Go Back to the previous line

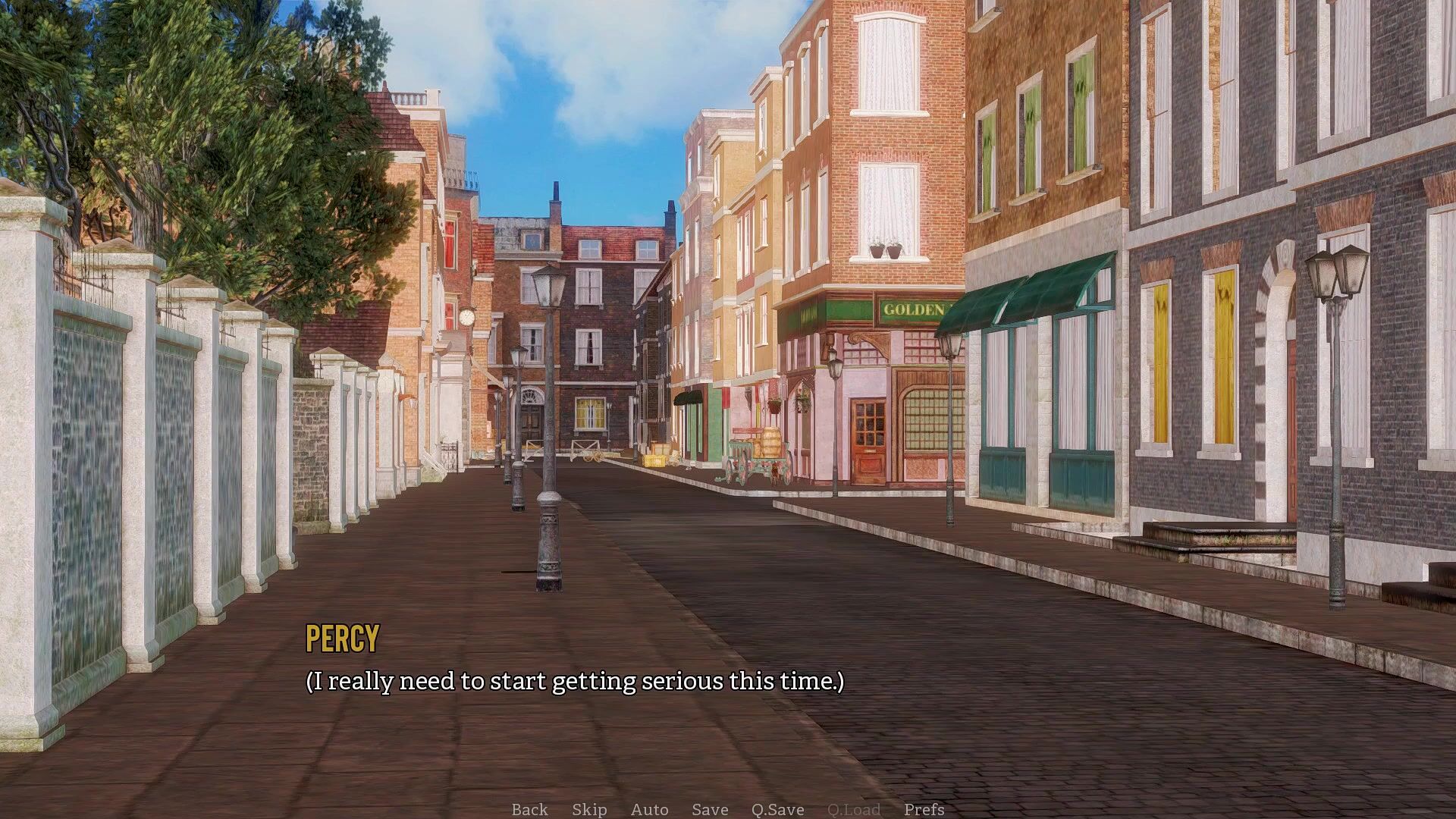[529, 809]
